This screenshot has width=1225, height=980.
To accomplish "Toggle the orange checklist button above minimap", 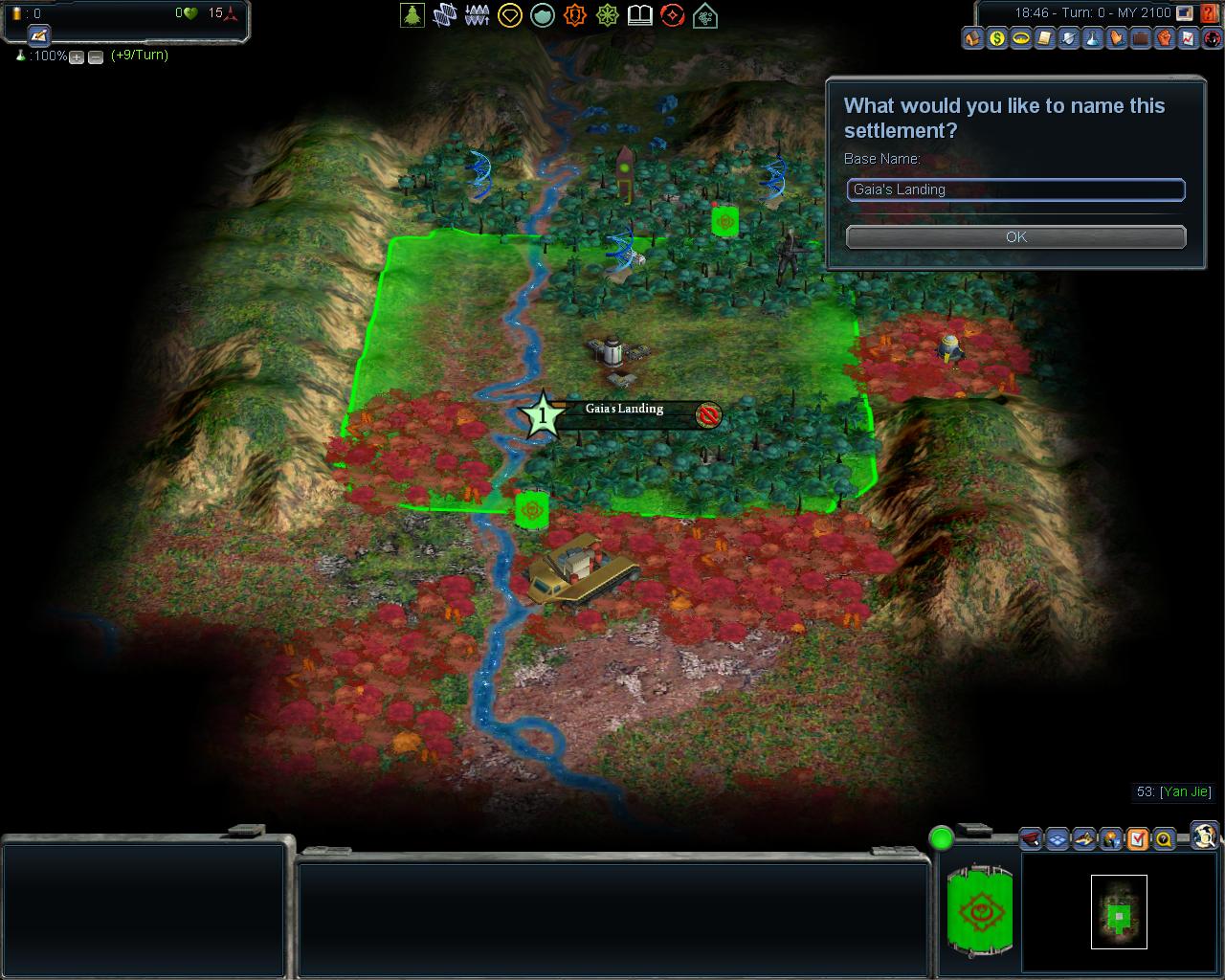I will [x=1137, y=839].
